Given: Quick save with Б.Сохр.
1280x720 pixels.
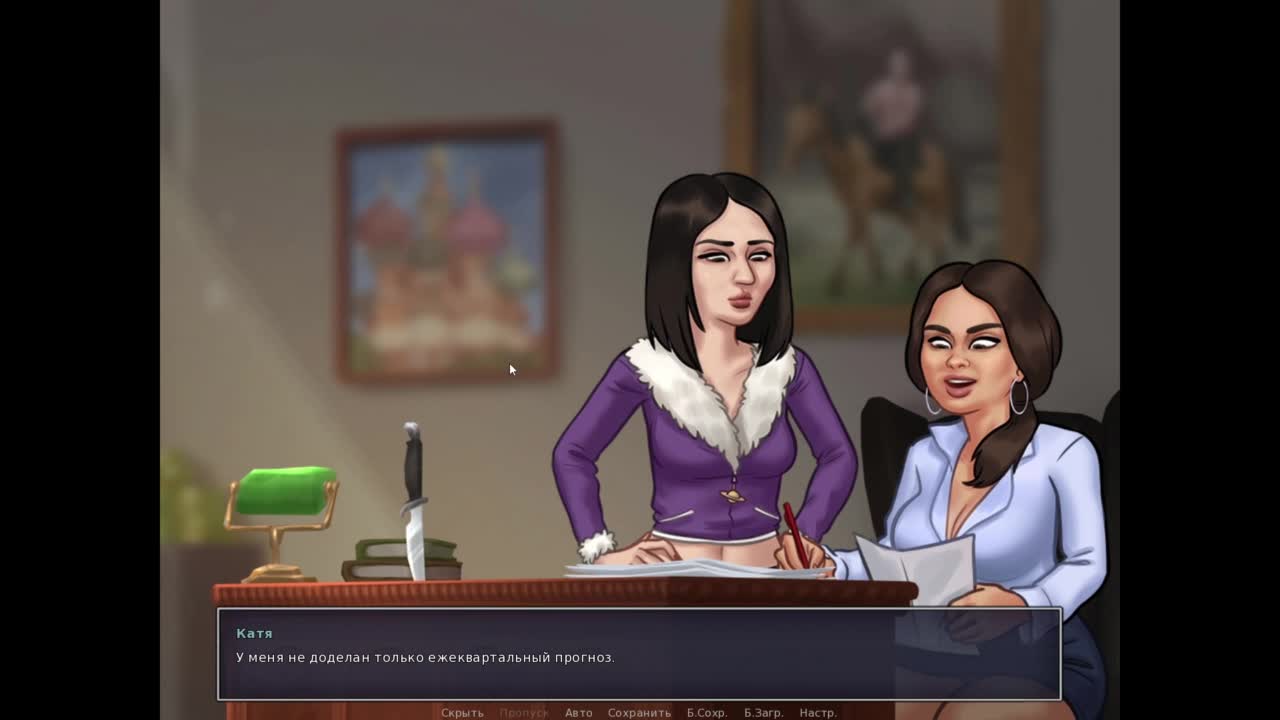Looking at the screenshot, I should pos(706,712).
